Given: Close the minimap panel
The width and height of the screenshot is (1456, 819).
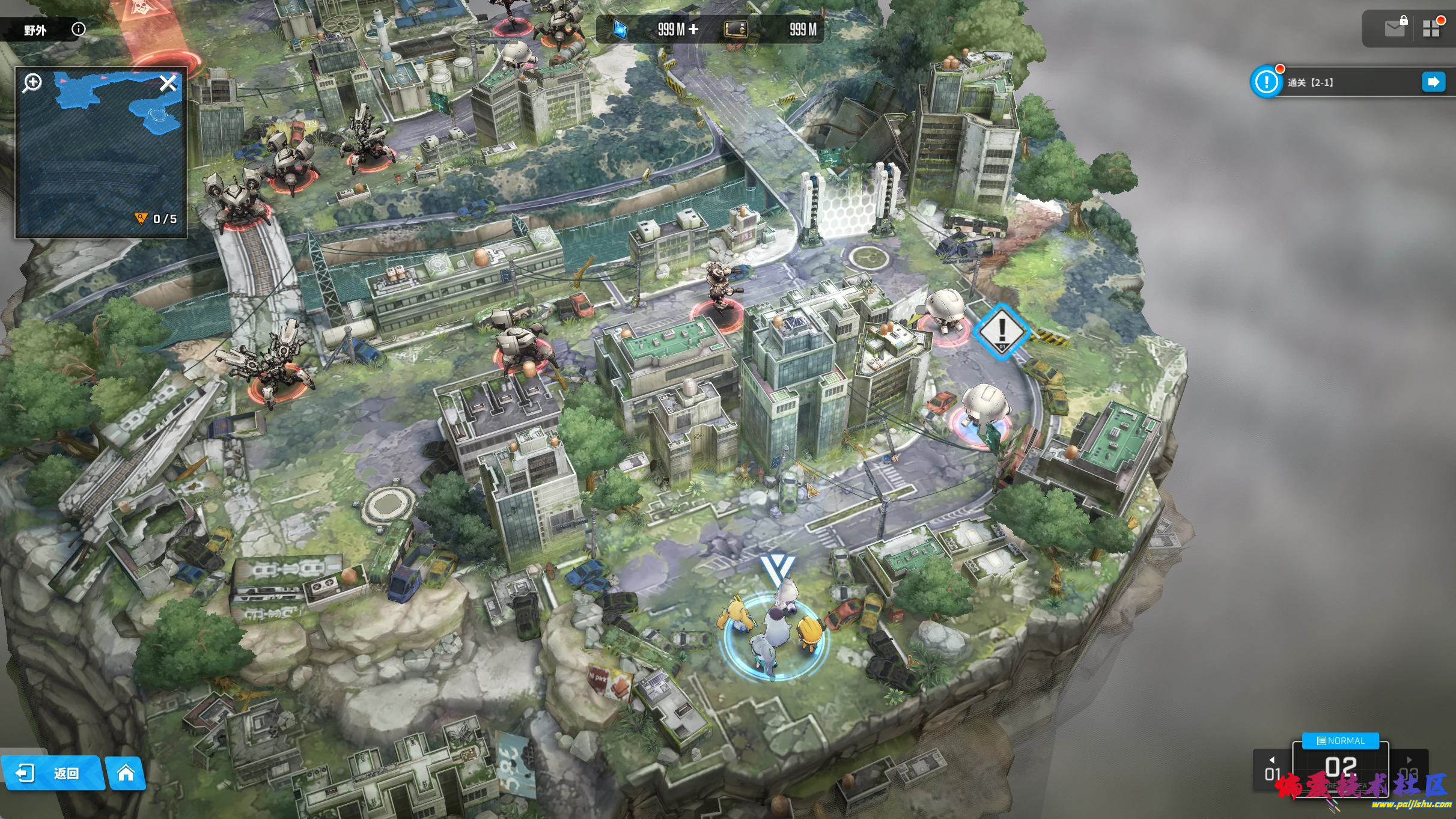Looking at the screenshot, I should [x=168, y=82].
